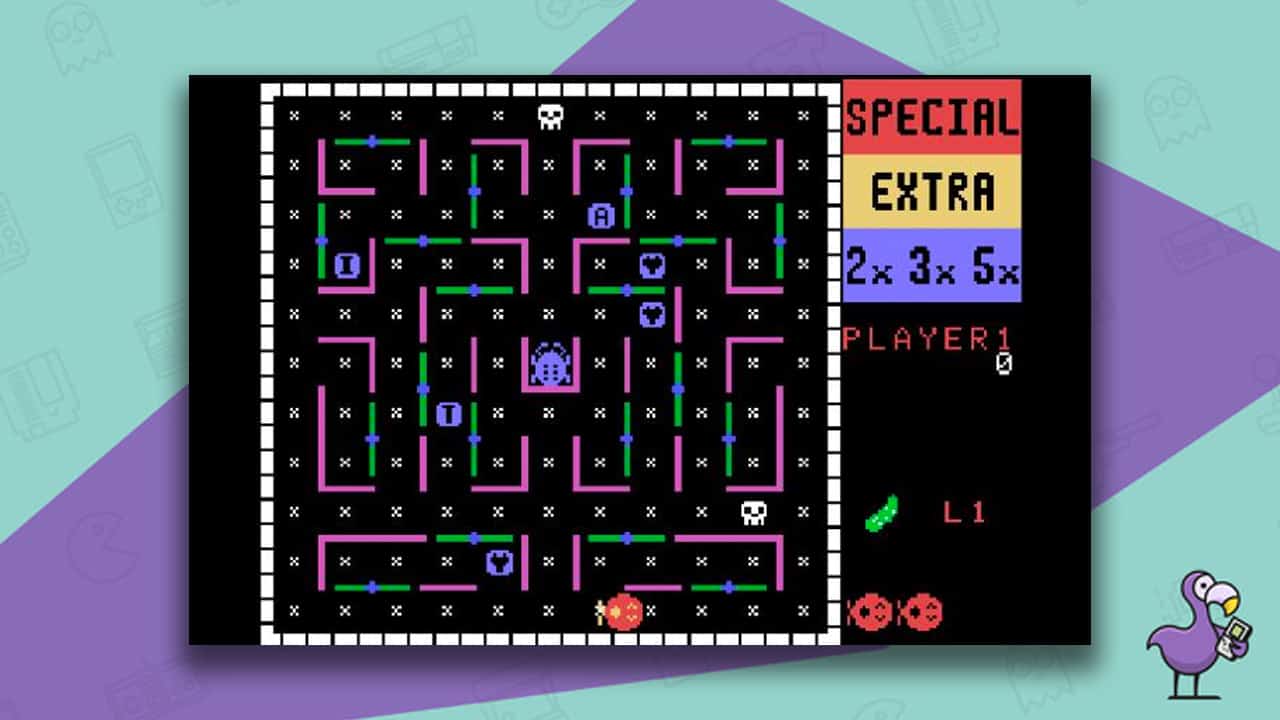Click the red enemy bug at the maze bottom
The width and height of the screenshot is (1280, 720).
(623, 611)
